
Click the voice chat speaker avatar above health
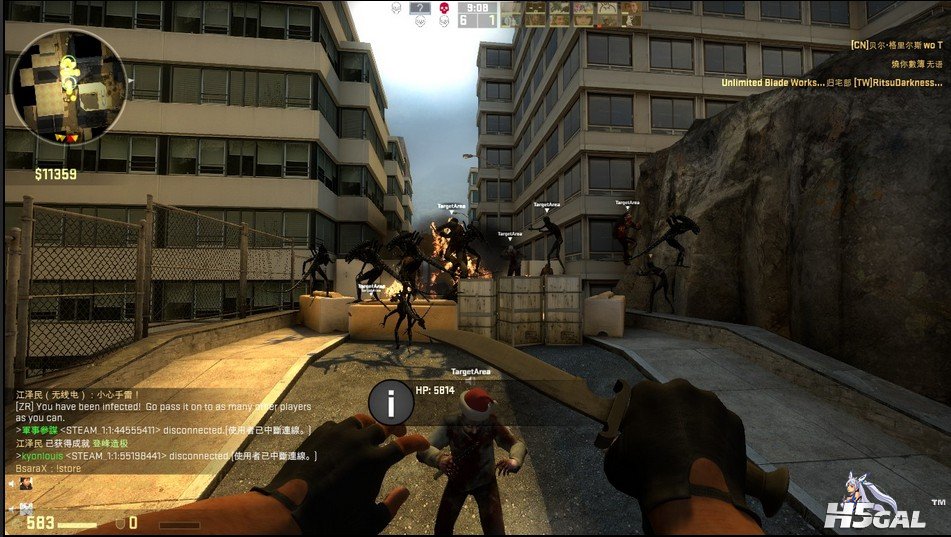25,483
